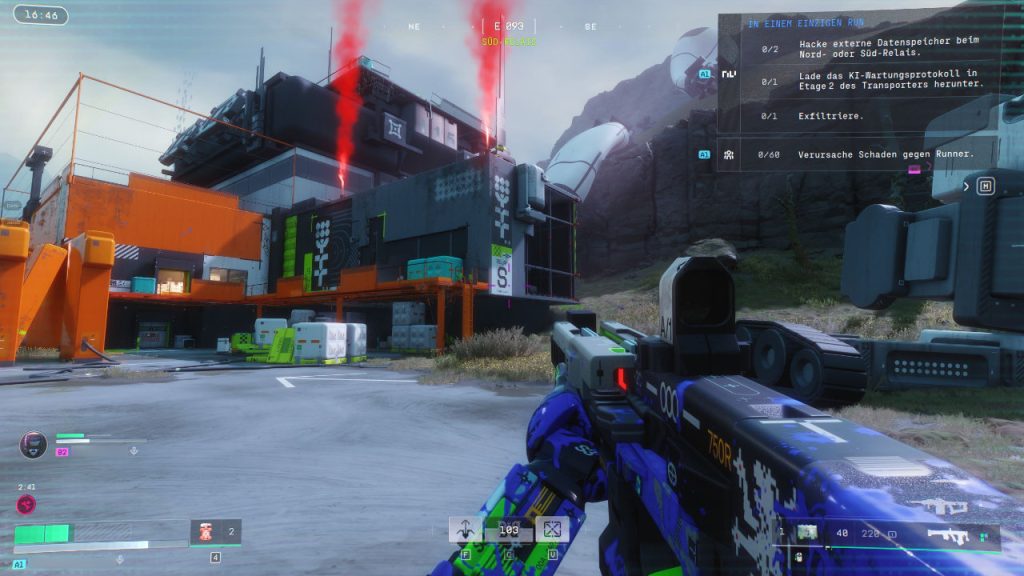Image resolution: width=1024 pixels, height=576 pixels.
Task: Activate the crossed-arrows ability icon
Action: [x=552, y=530]
